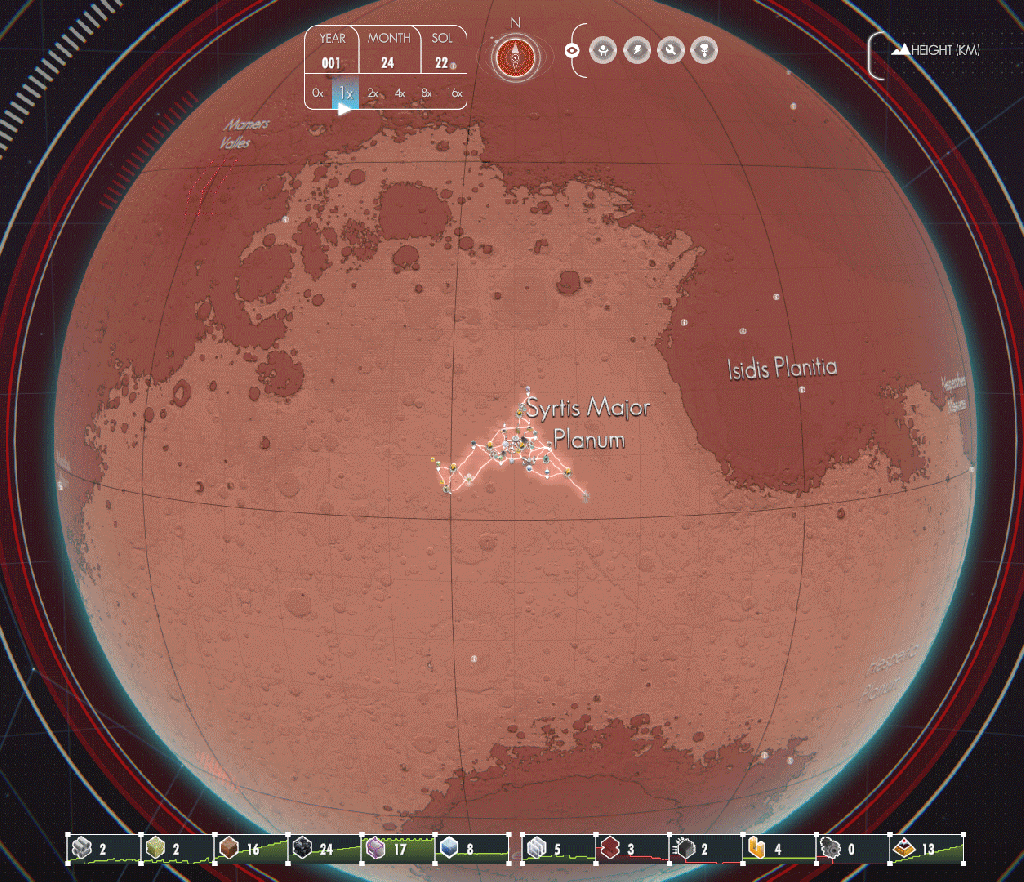The width and height of the screenshot is (1024, 882).
Task: Open the Height (KM) legend panel
Action: coord(936,49)
